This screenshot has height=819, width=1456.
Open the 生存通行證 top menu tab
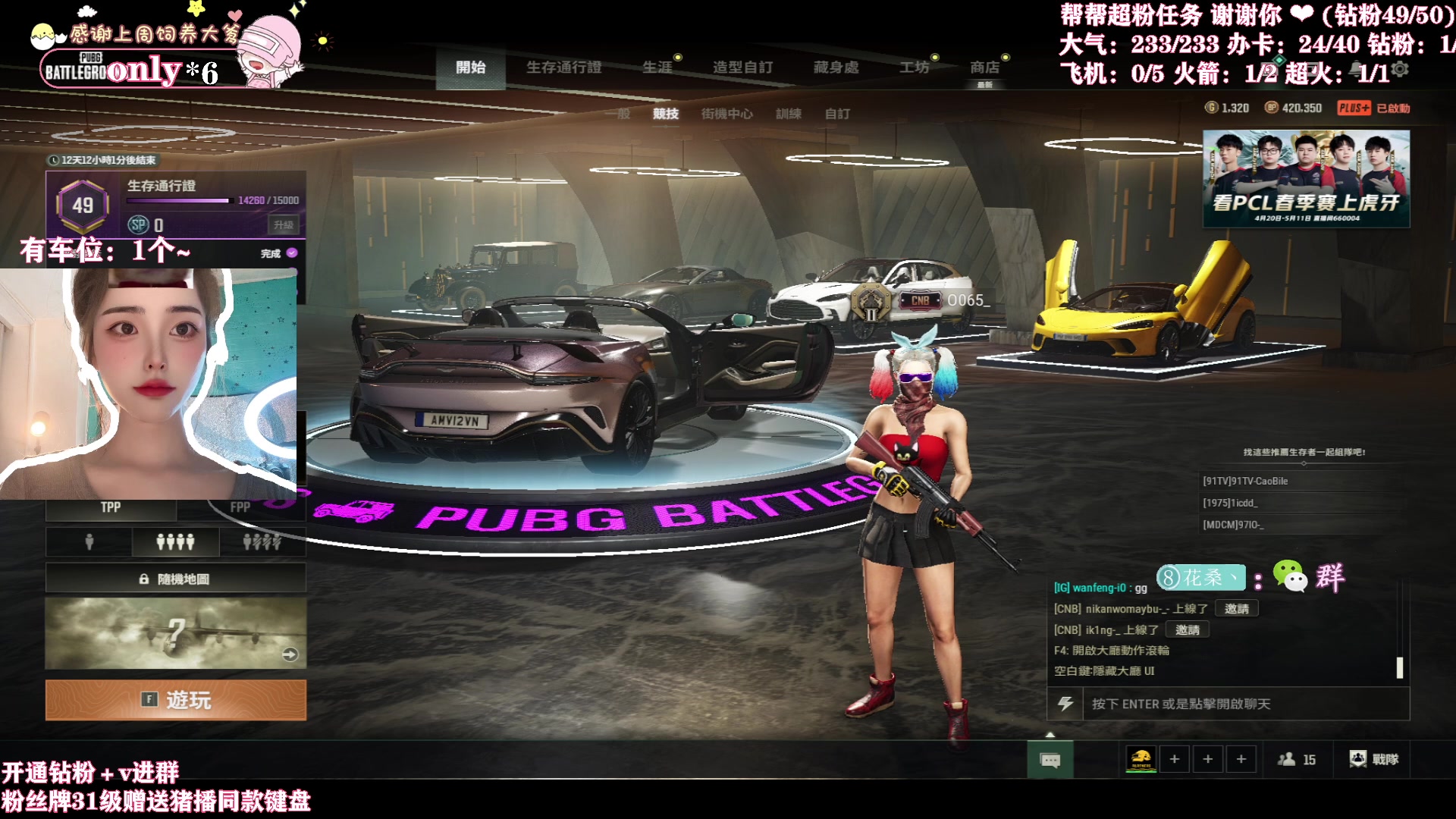point(563,67)
